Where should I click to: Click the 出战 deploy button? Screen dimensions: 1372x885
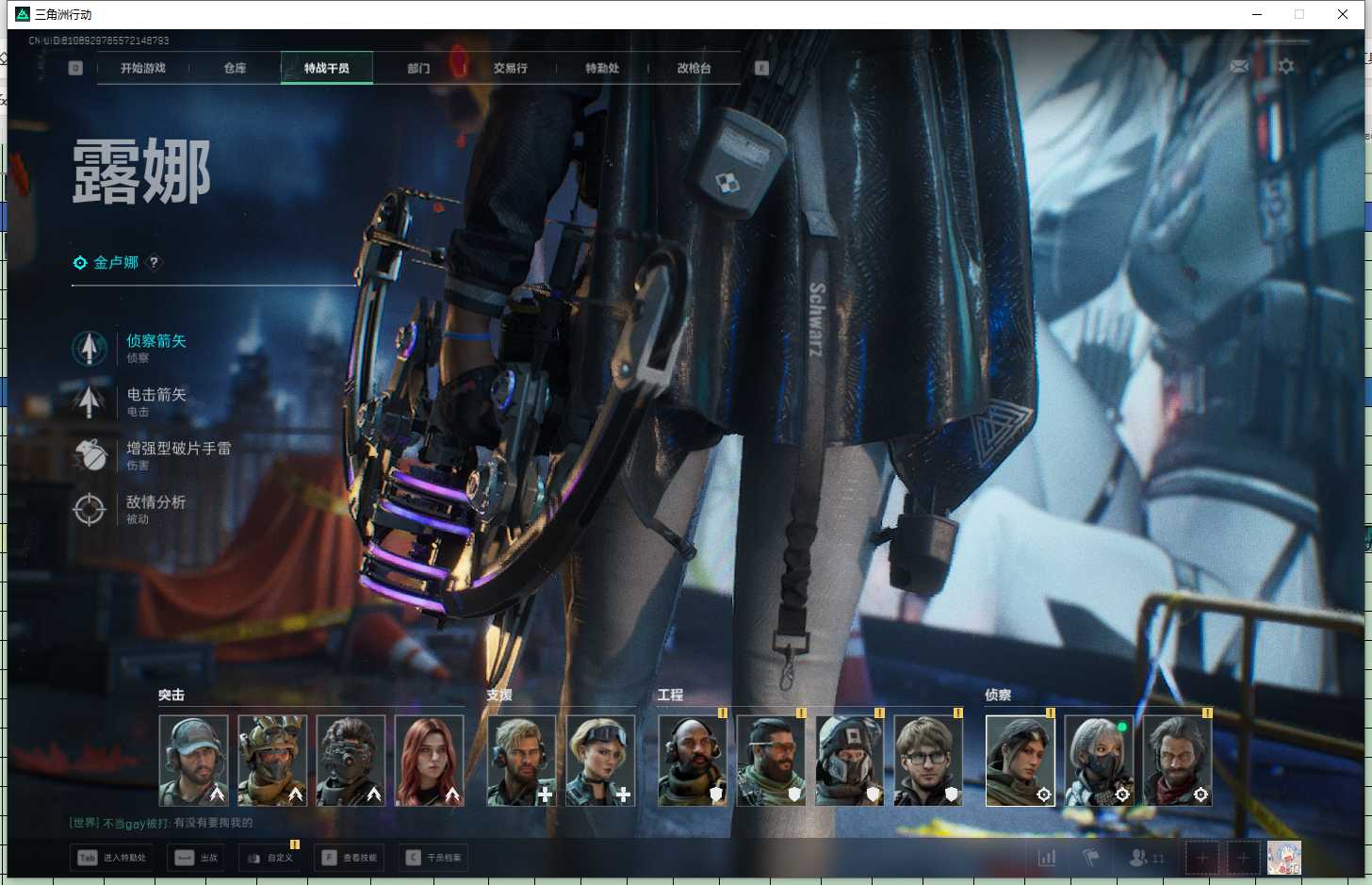coord(196,858)
